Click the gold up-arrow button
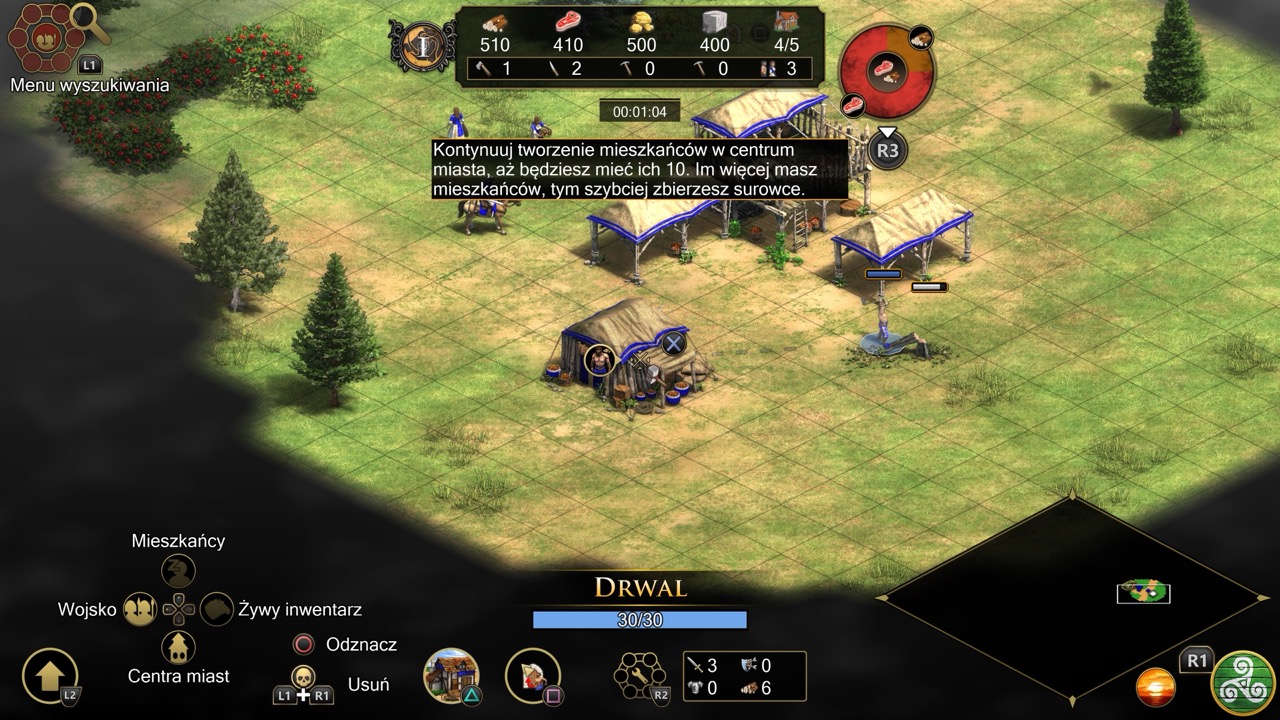The height and width of the screenshot is (720, 1280). pyautogui.click(x=49, y=675)
